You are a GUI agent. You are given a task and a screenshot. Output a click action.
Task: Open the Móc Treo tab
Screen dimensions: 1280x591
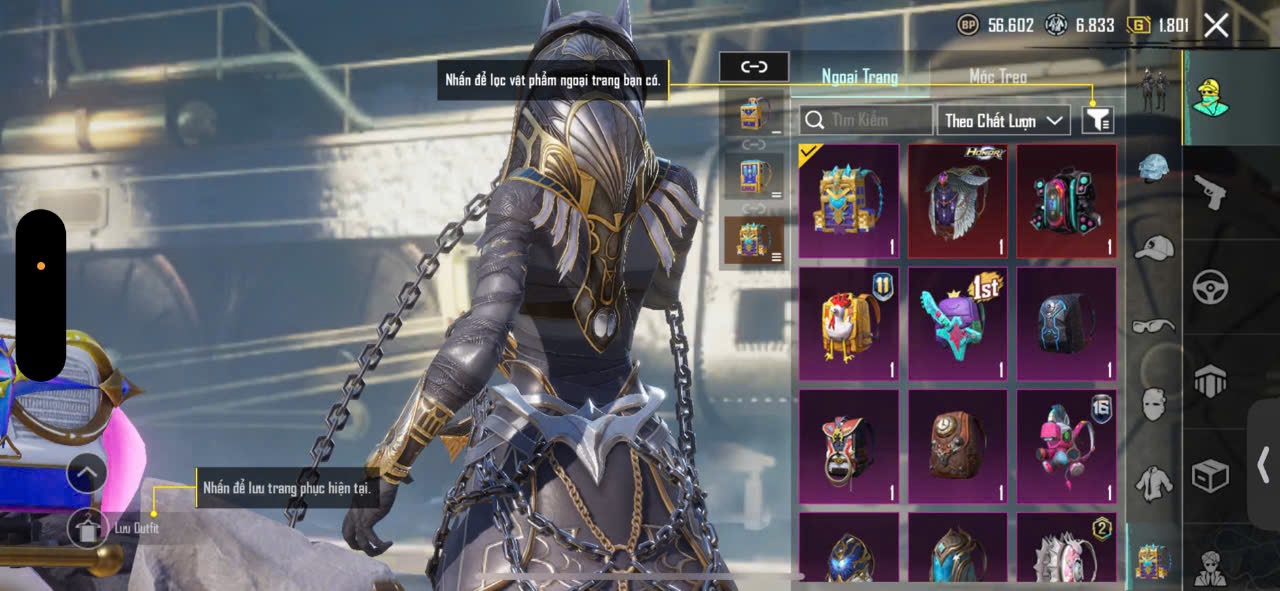[997, 77]
